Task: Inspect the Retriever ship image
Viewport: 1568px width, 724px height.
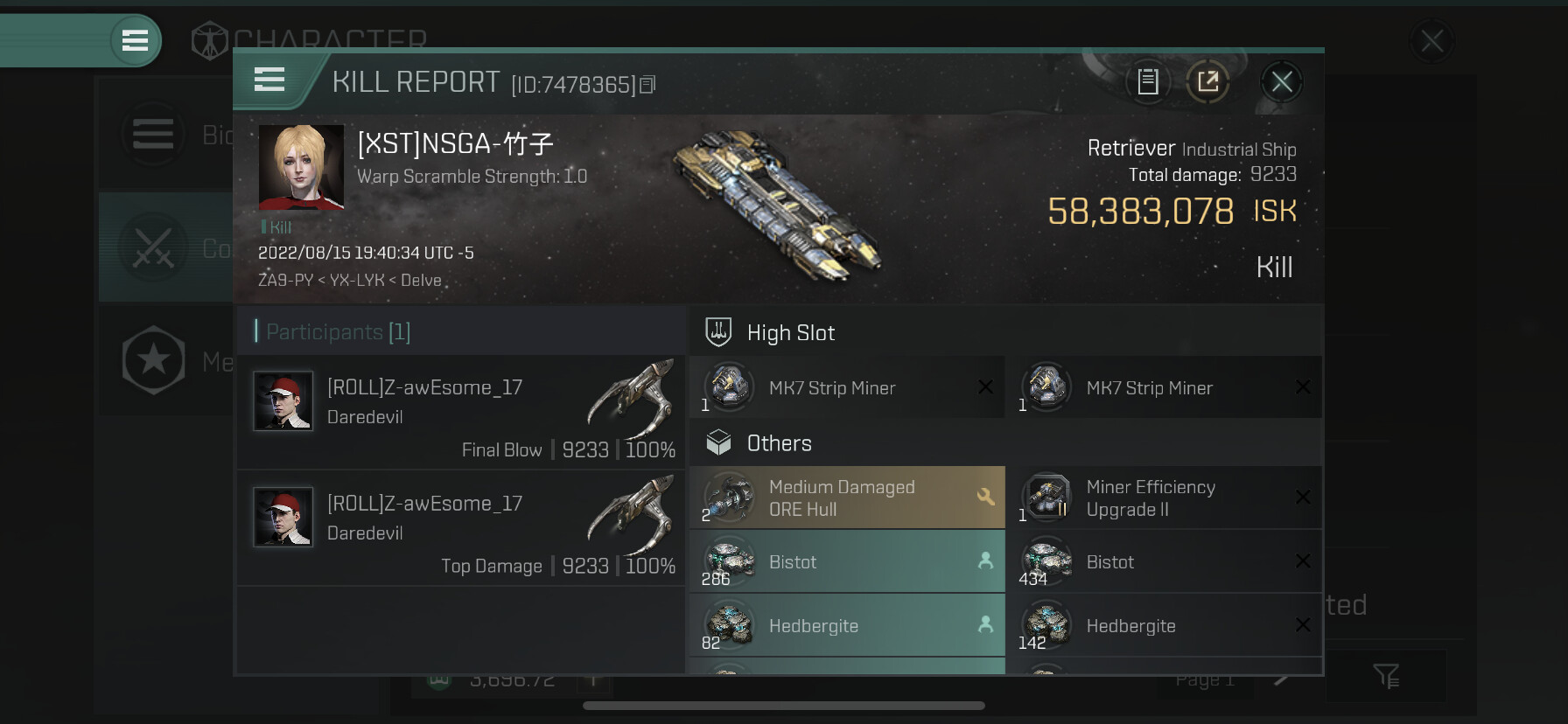Action: pyautogui.click(x=777, y=203)
